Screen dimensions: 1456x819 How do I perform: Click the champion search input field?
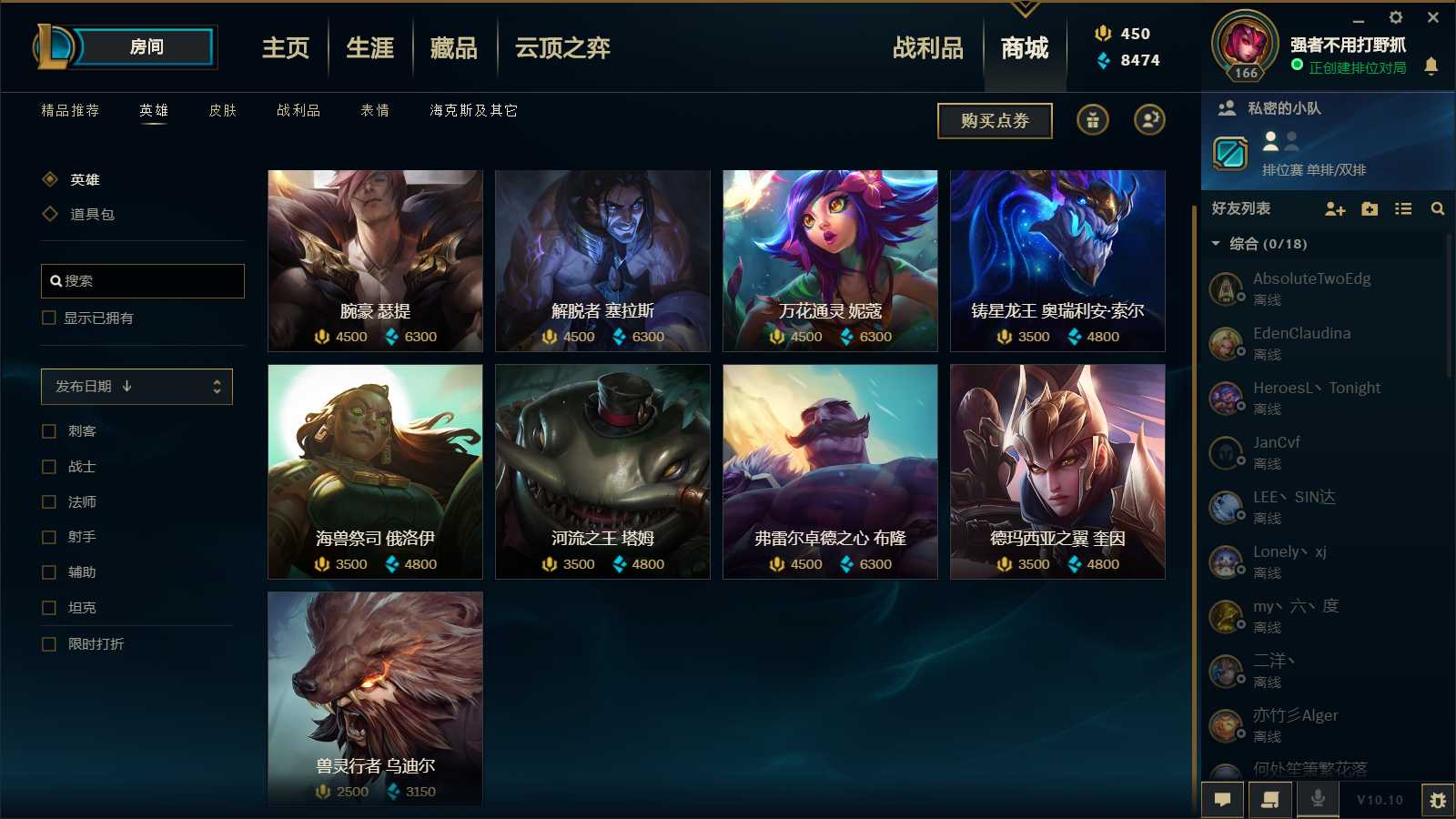[142, 281]
